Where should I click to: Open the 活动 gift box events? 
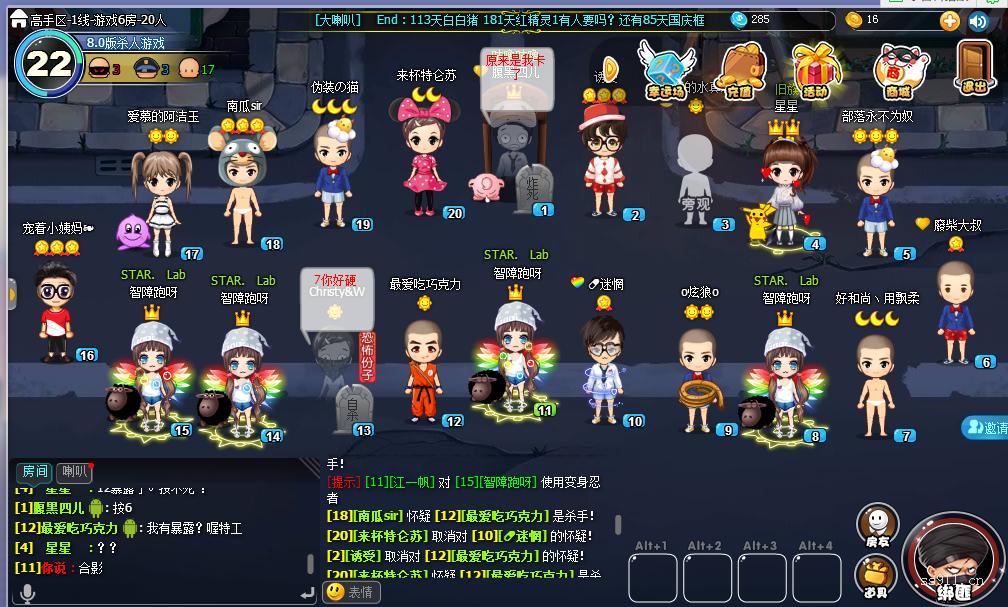click(x=816, y=70)
